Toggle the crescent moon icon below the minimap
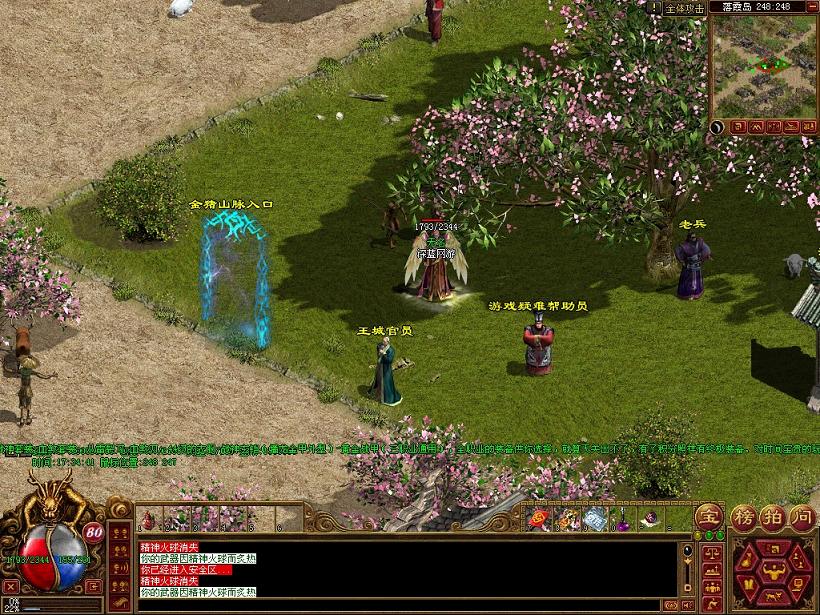This screenshot has width=820, height=615. point(718,126)
